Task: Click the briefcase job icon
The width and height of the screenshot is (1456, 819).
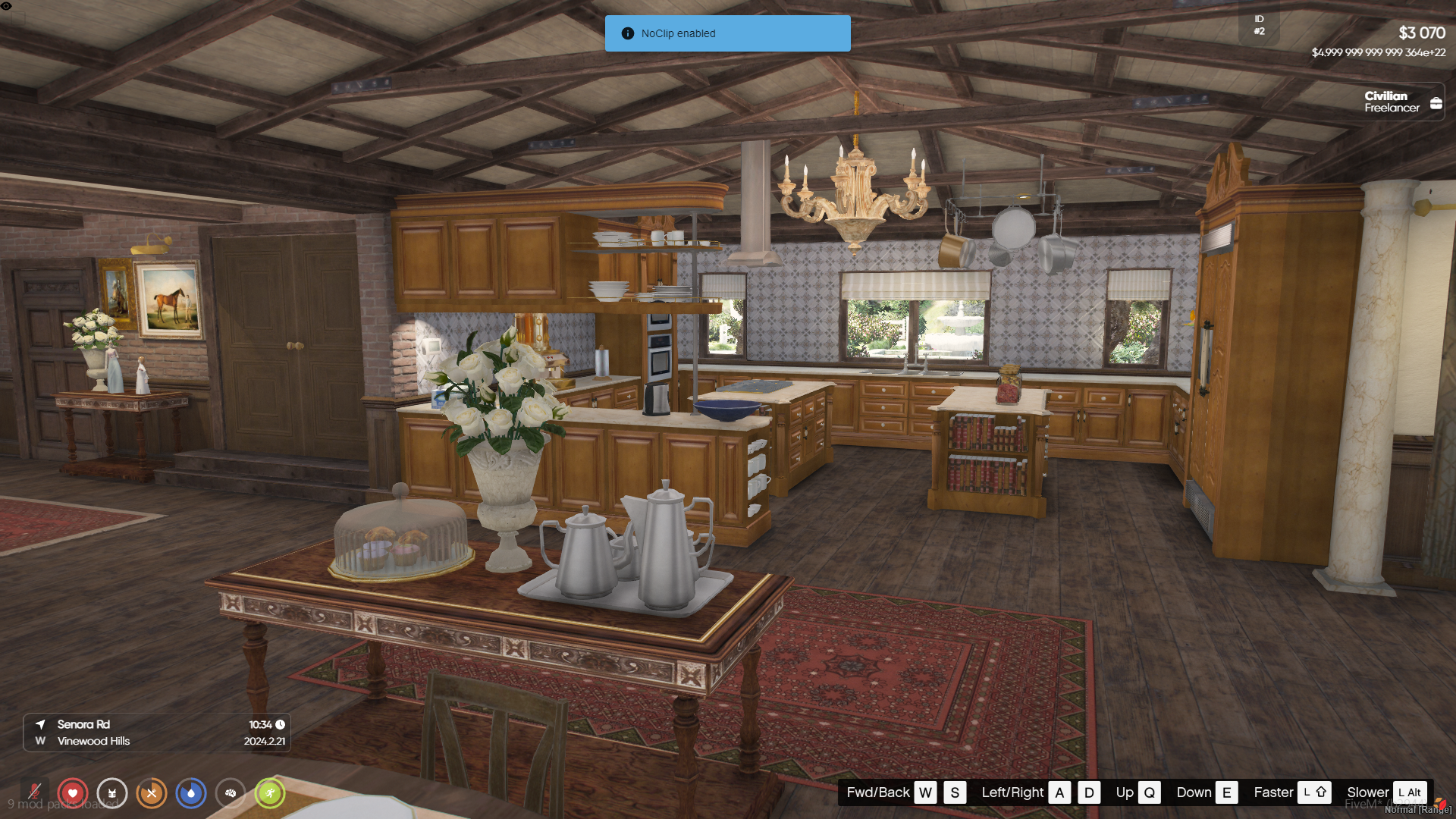Action: 1436,103
